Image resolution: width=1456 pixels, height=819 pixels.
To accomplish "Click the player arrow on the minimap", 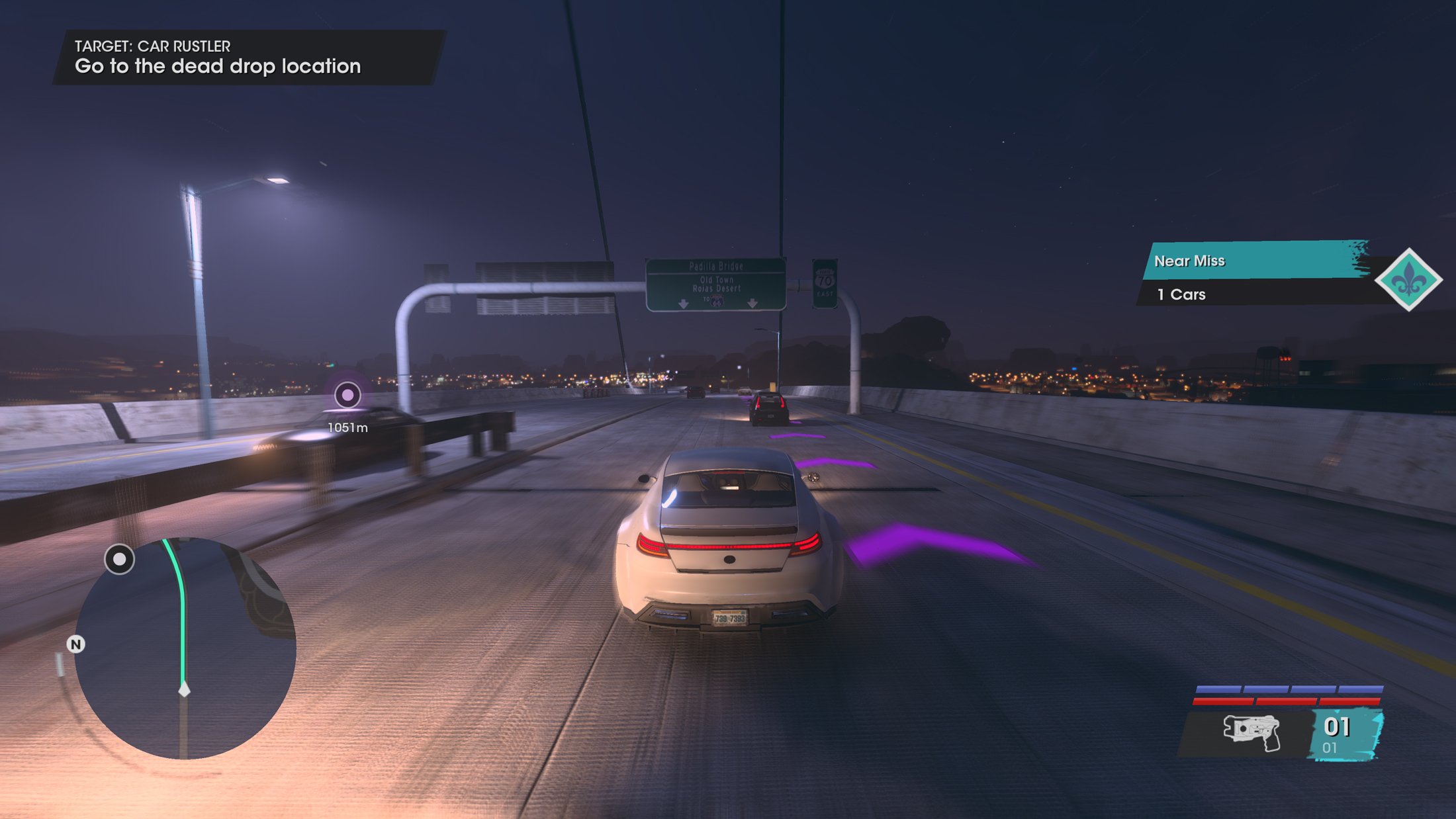I will click(185, 689).
